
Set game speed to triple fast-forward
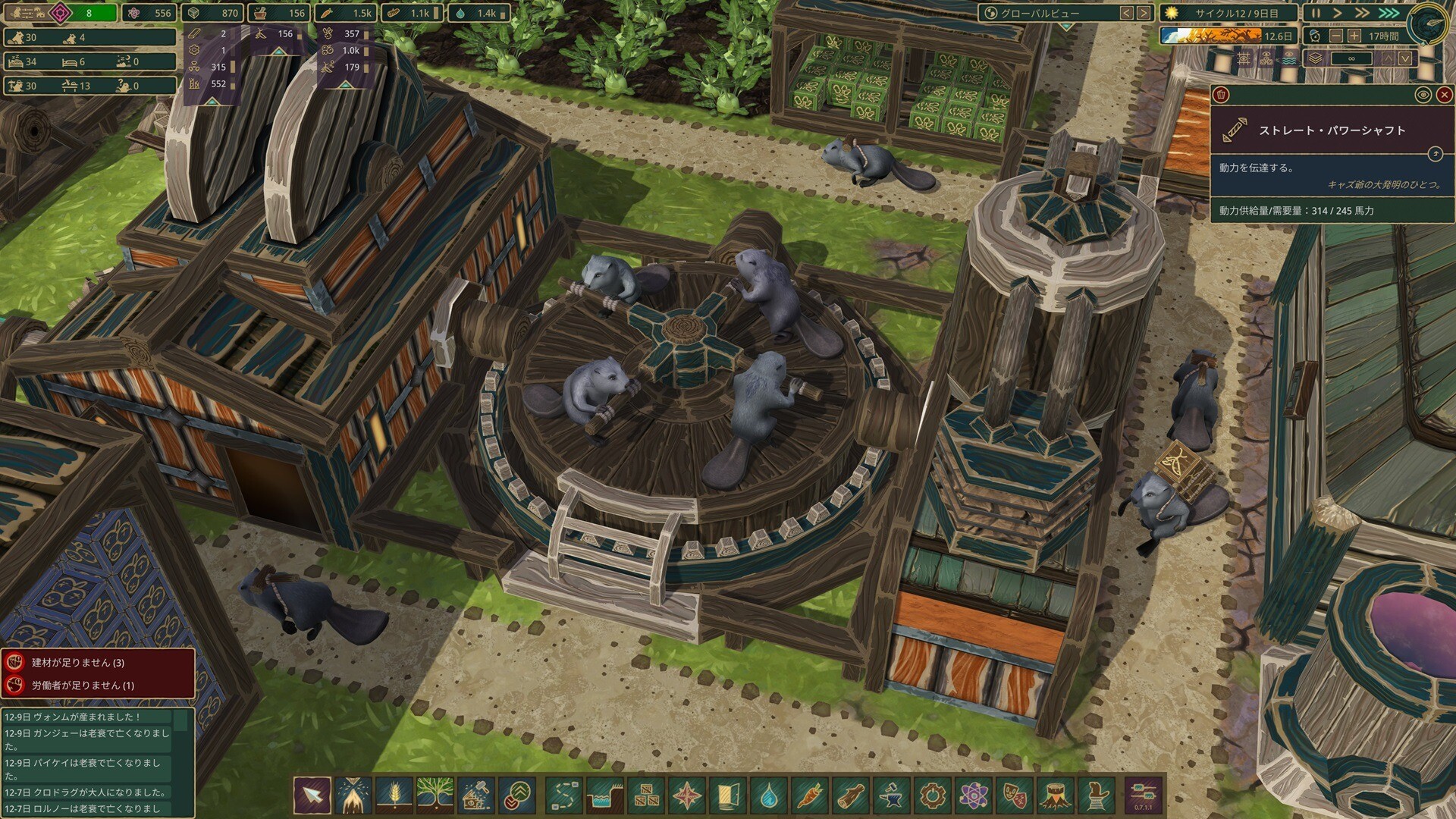point(1389,13)
